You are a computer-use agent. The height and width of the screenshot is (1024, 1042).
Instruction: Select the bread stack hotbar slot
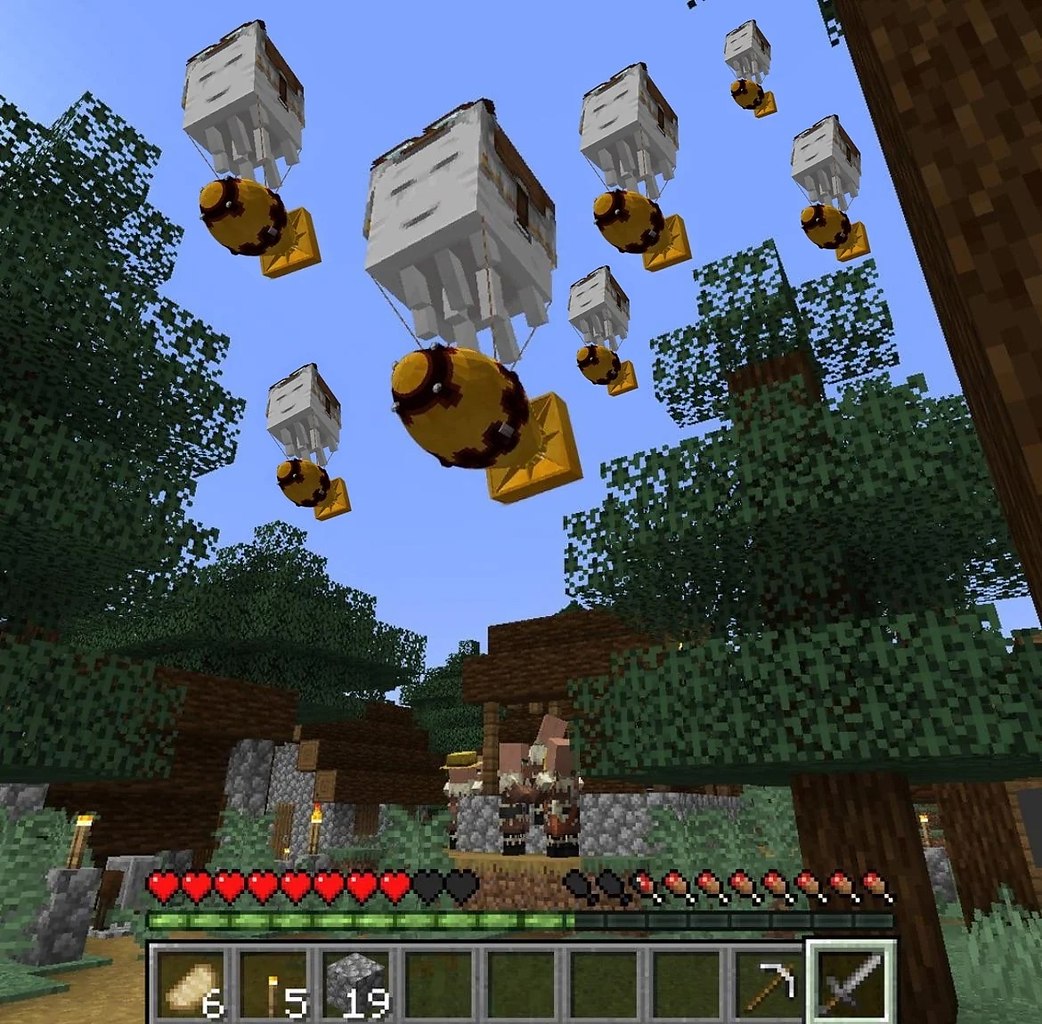(191, 984)
